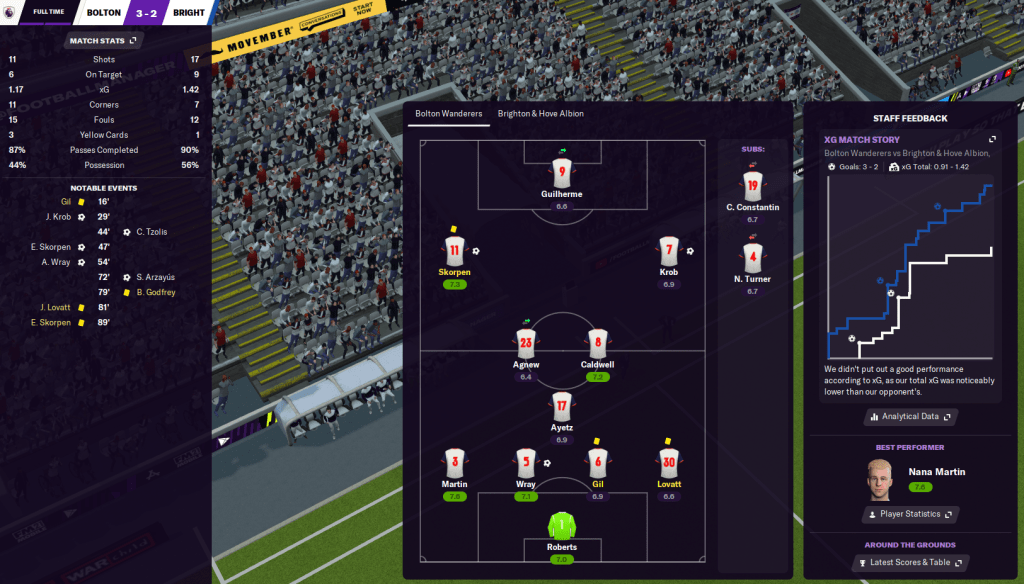Select Martin's number 3 shirt
Screen dimensions: 1024x584
point(454,463)
